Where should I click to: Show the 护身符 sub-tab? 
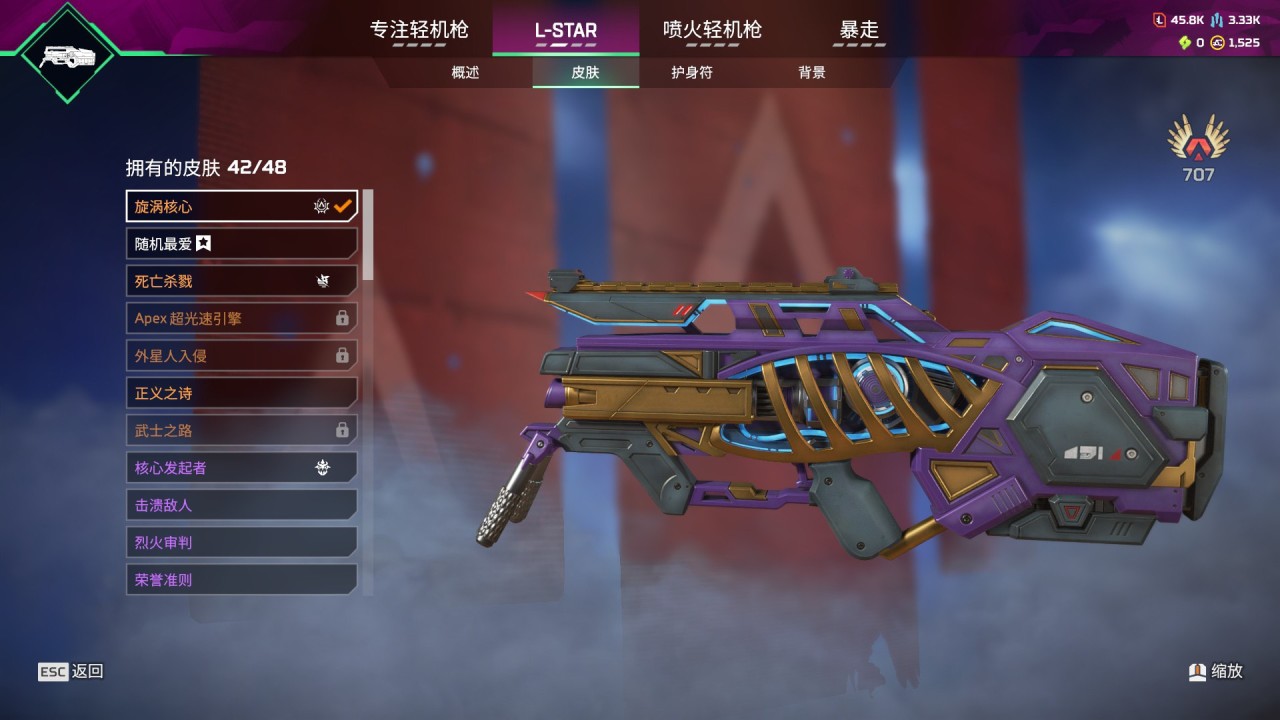[x=692, y=73]
